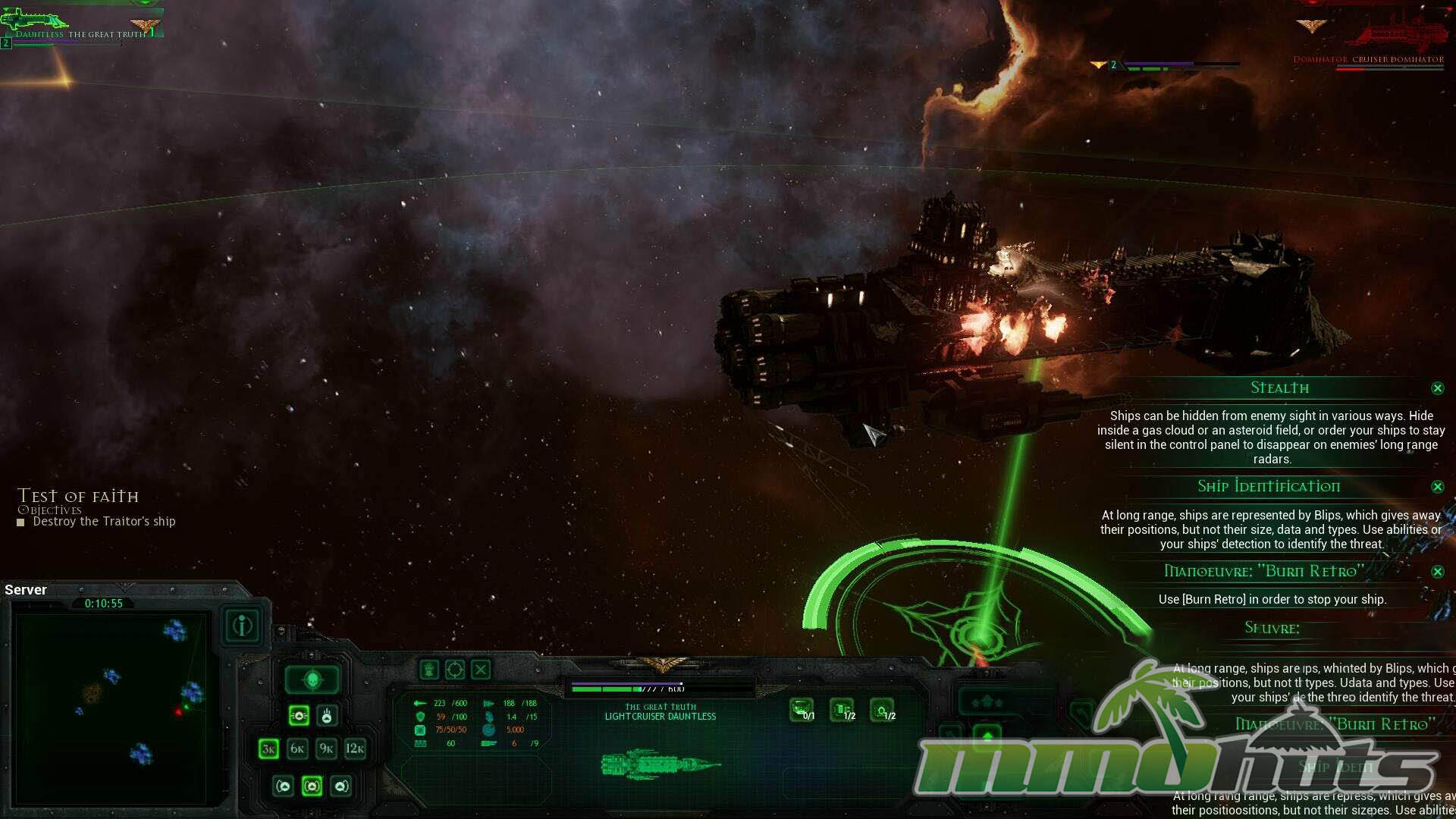Toggle the highlighted centre ship behaviour icon
1456x819 pixels.
tap(312, 786)
